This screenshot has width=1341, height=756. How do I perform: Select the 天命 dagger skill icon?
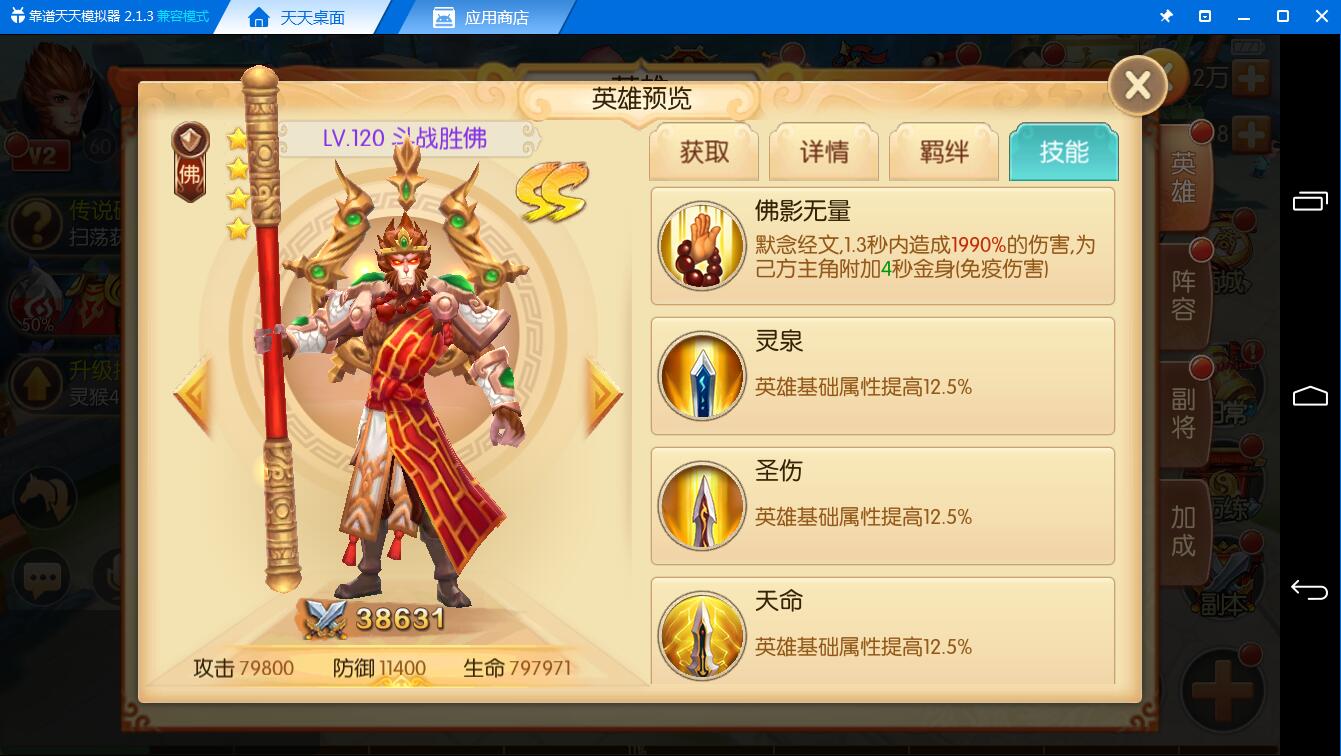(702, 636)
